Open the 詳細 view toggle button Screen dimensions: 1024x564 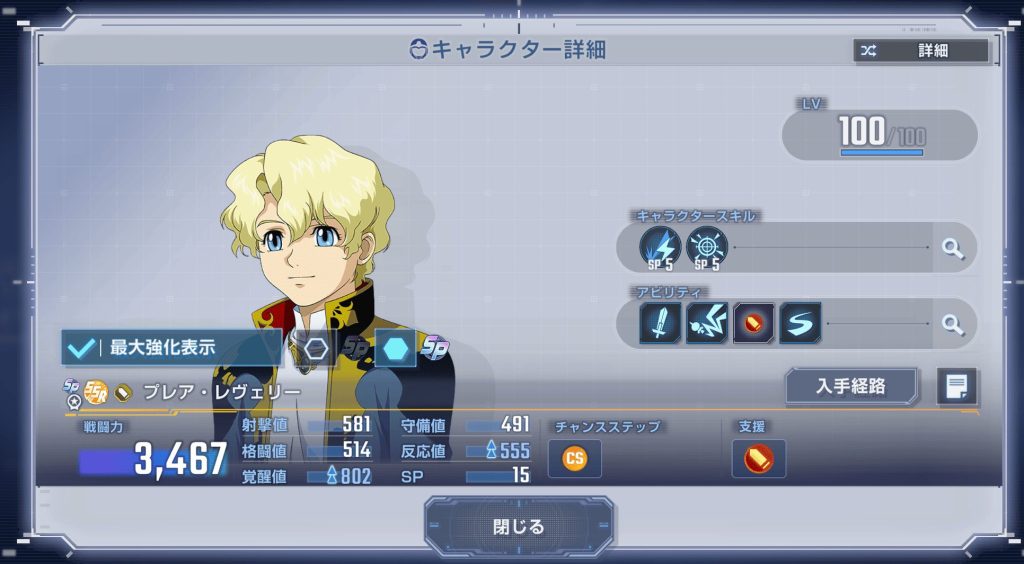pyautogui.click(x=921, y=50)
